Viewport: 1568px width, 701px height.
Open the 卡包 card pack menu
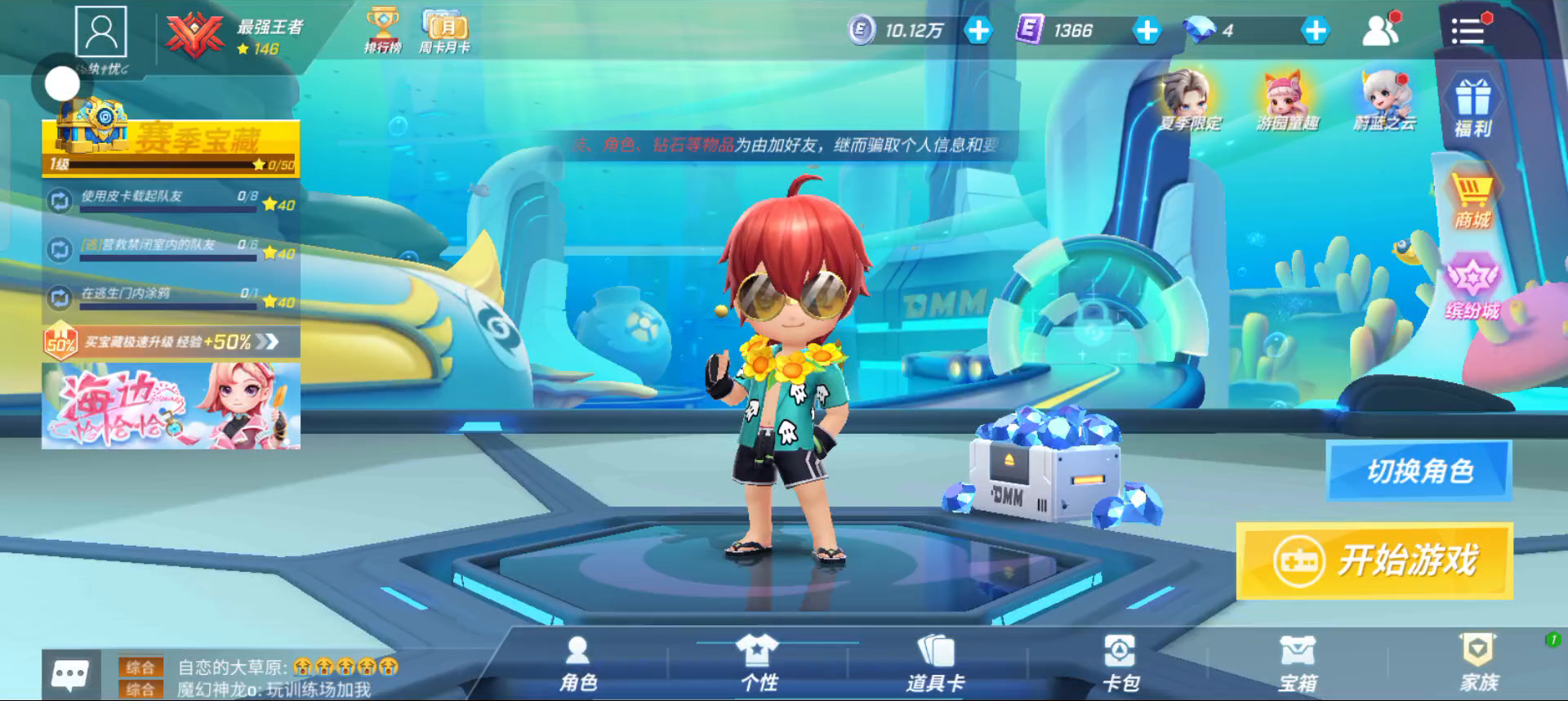[x=1120, y=665]
